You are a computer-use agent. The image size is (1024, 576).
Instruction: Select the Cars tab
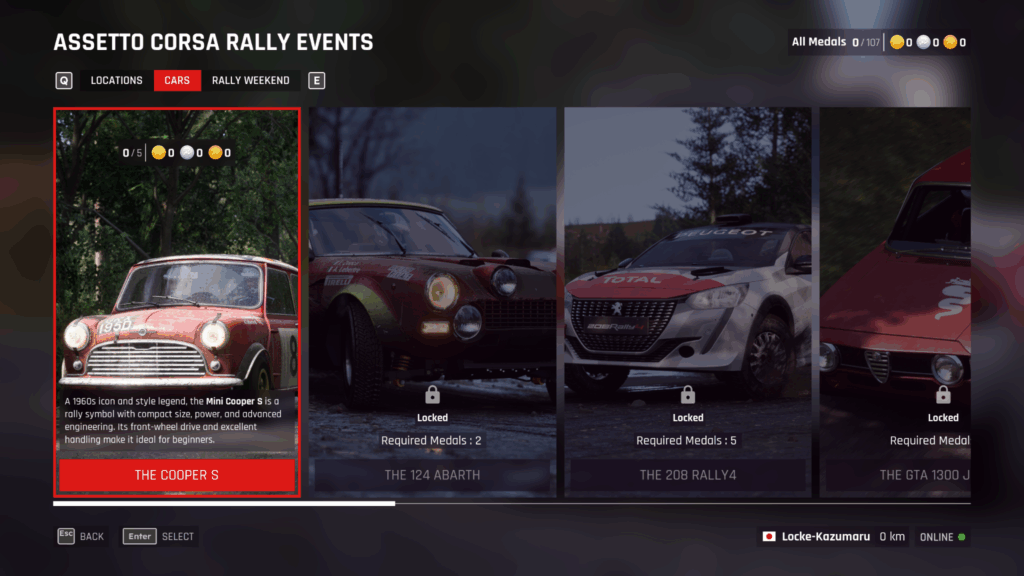(177, 81)
